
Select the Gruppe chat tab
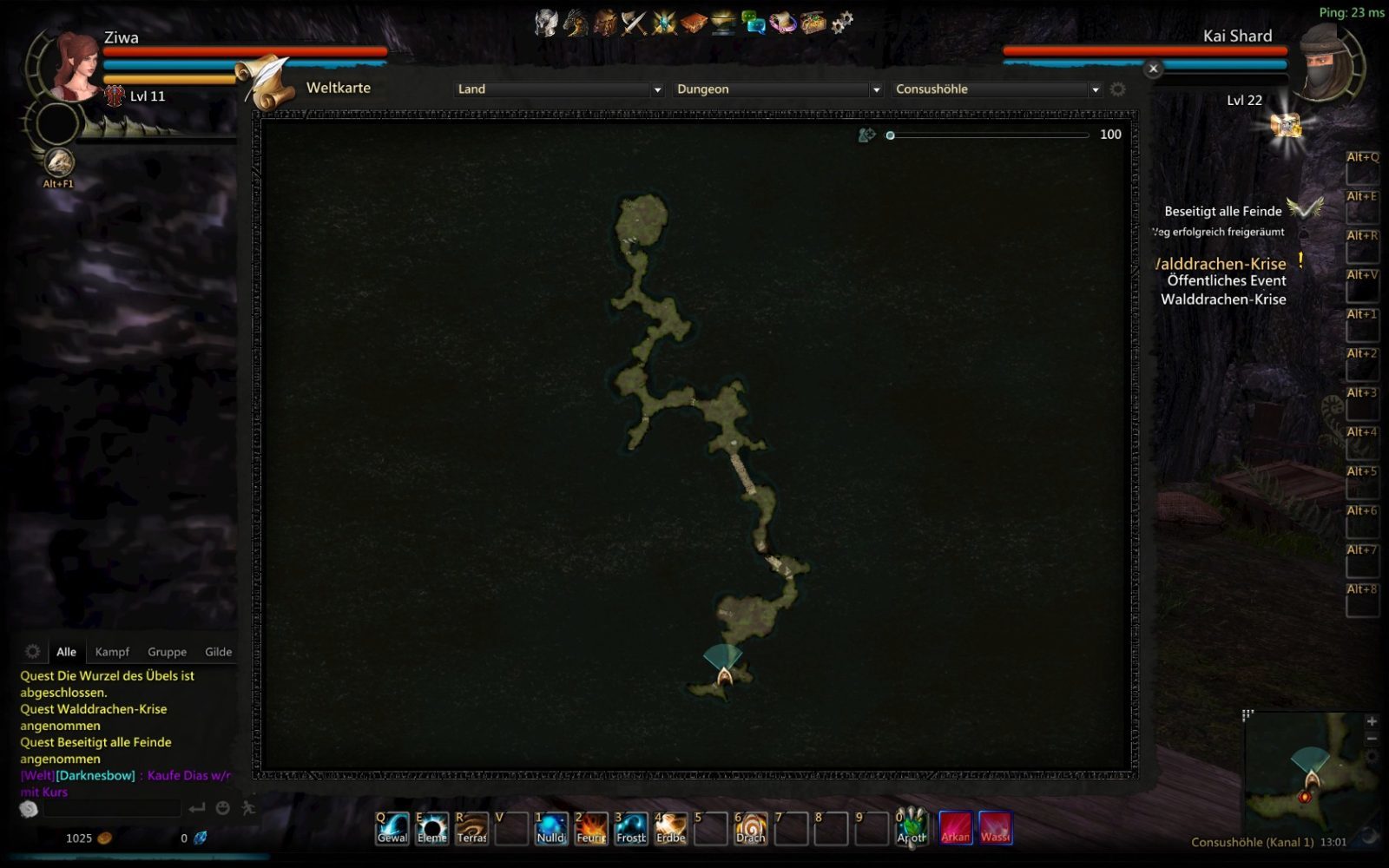[167, 652]
